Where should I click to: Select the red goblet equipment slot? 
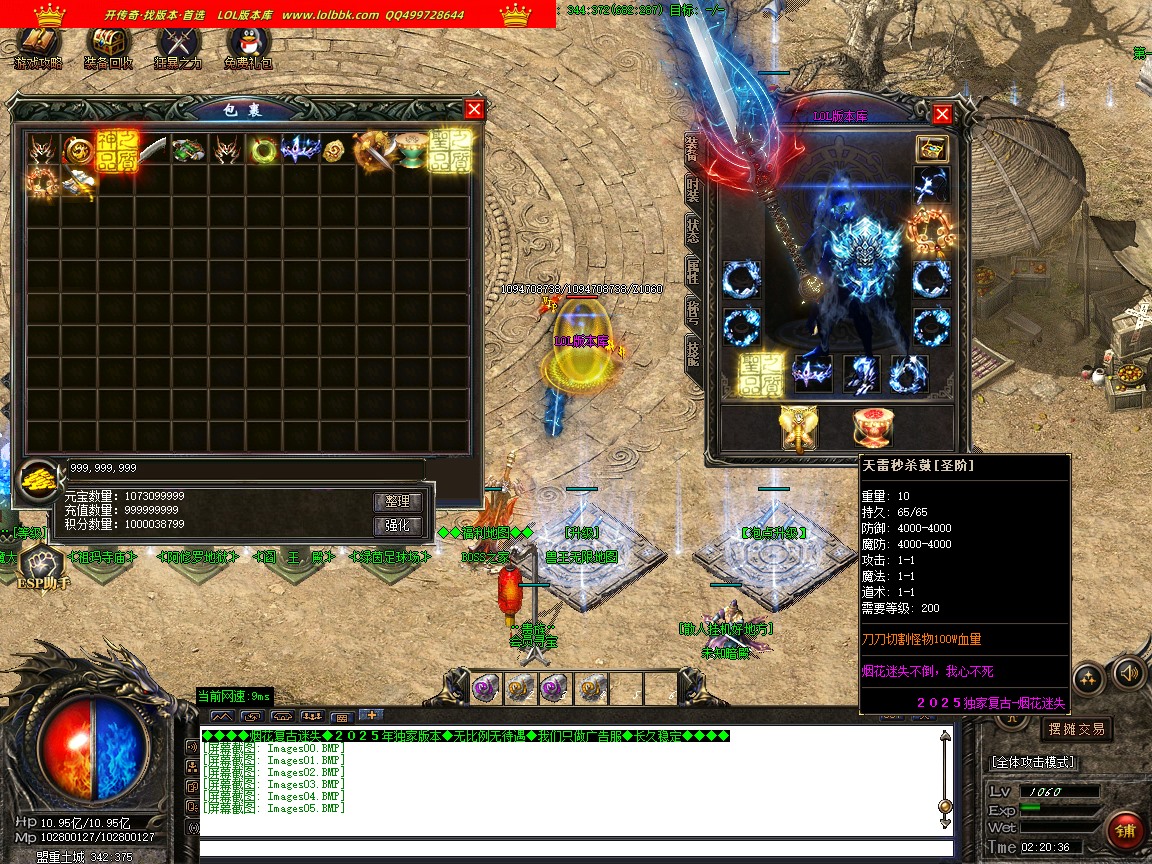(x=872, y=427)
